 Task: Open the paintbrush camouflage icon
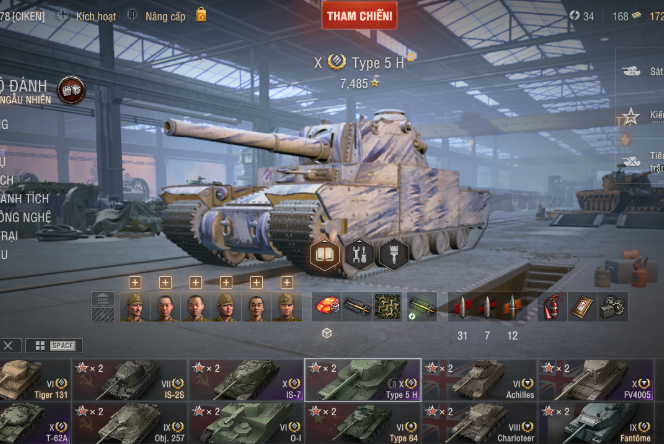(x=393, y=254)
